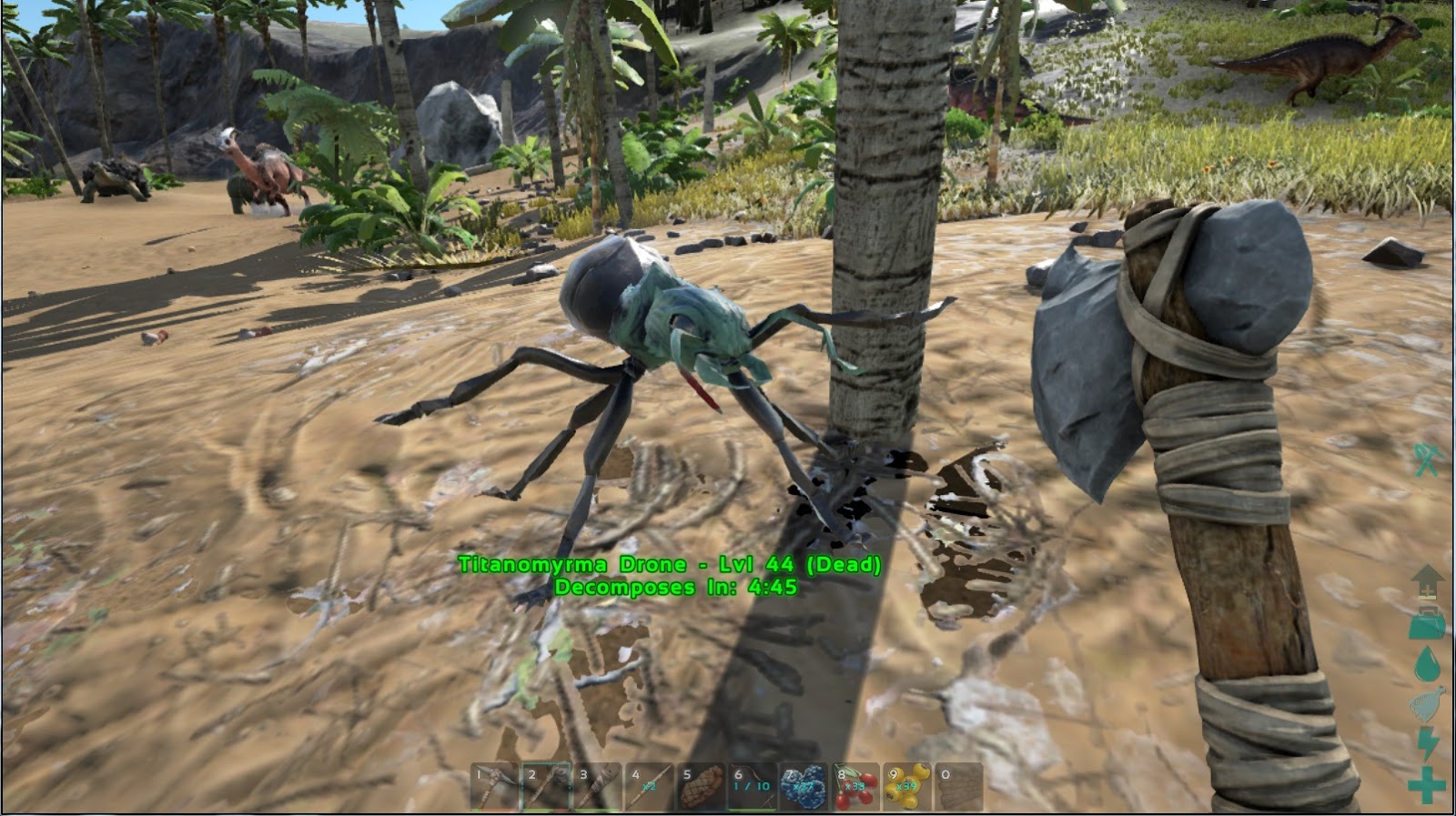Click the weight toolbox status icon

[1426, 626]
